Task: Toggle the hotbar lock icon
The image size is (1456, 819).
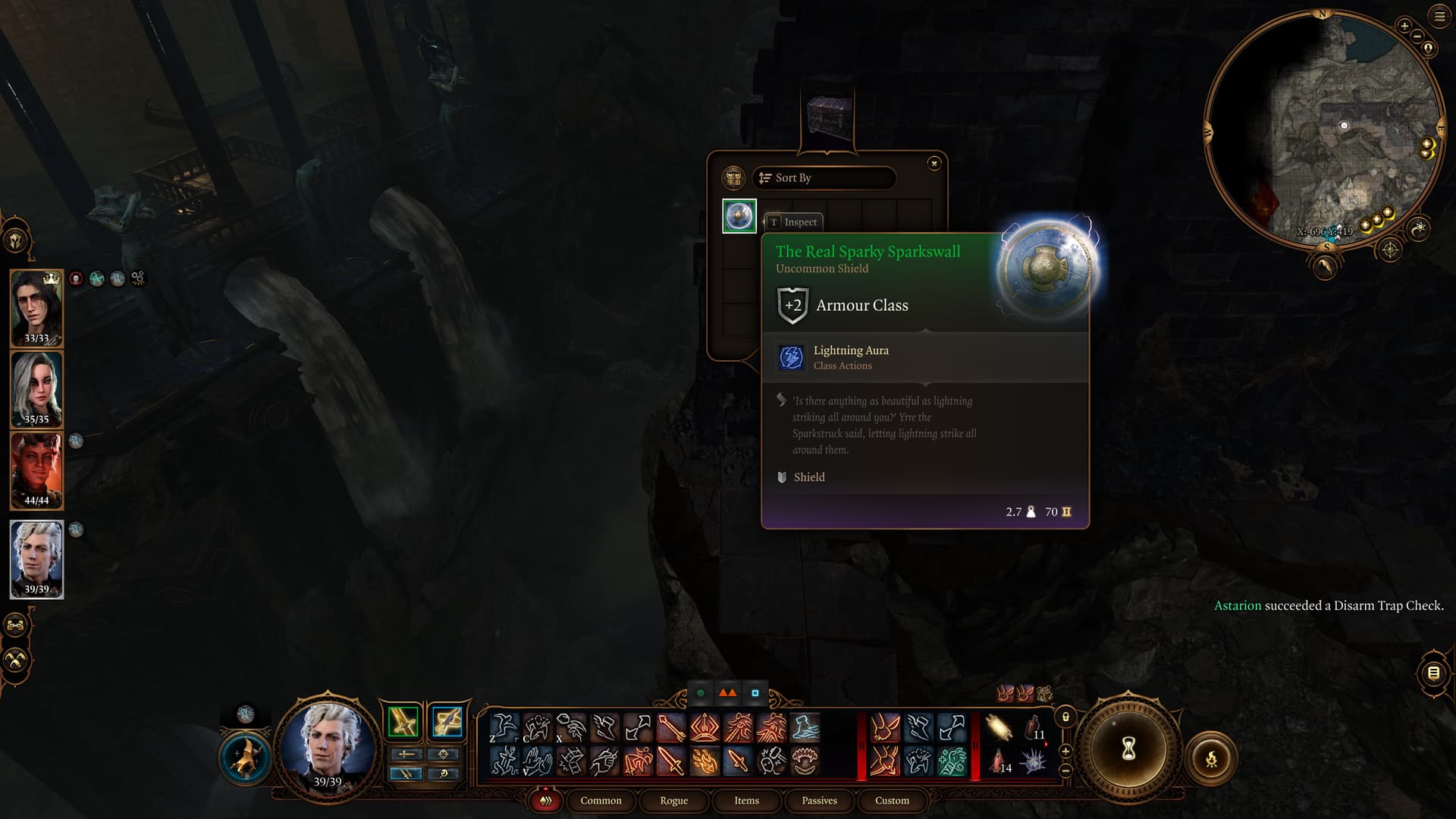Action: point(1065,717)
